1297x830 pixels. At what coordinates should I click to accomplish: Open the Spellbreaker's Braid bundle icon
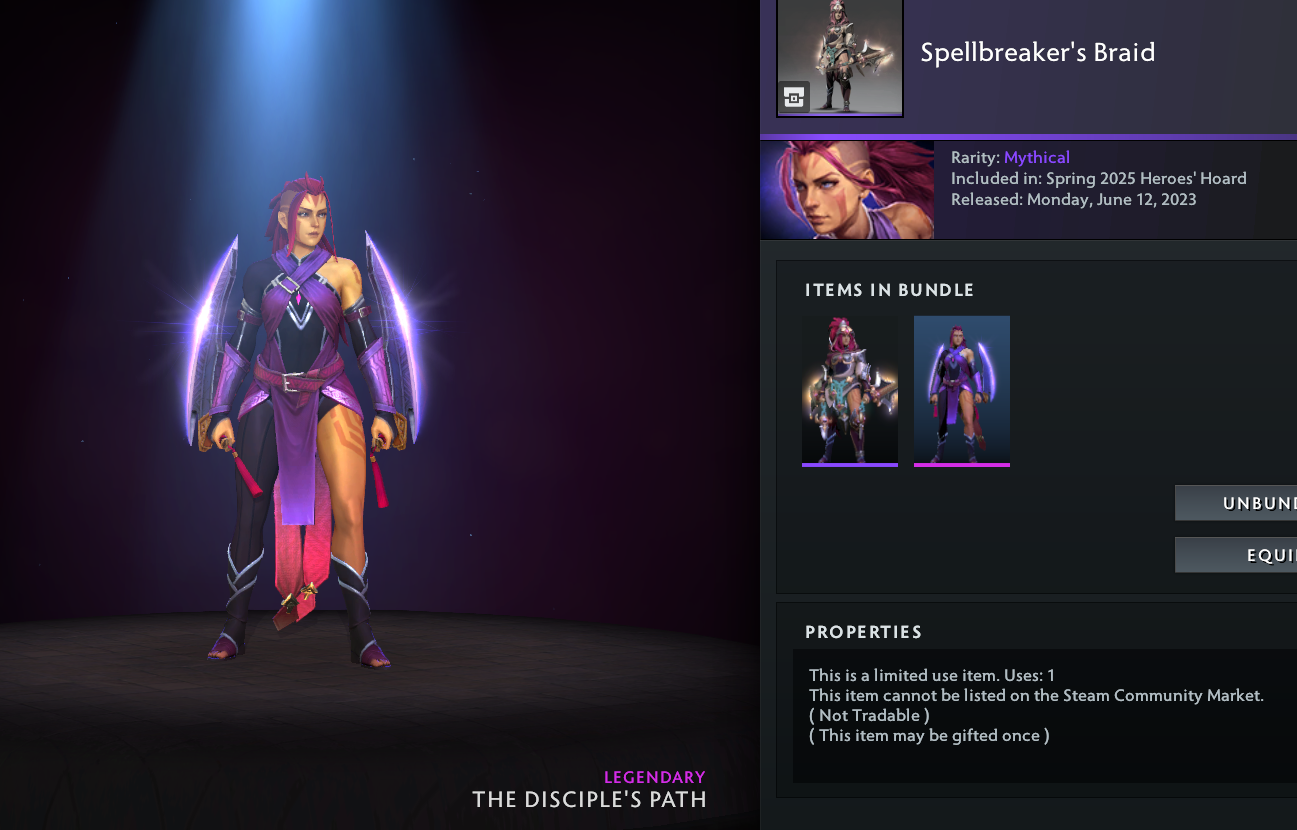point(840,58)
